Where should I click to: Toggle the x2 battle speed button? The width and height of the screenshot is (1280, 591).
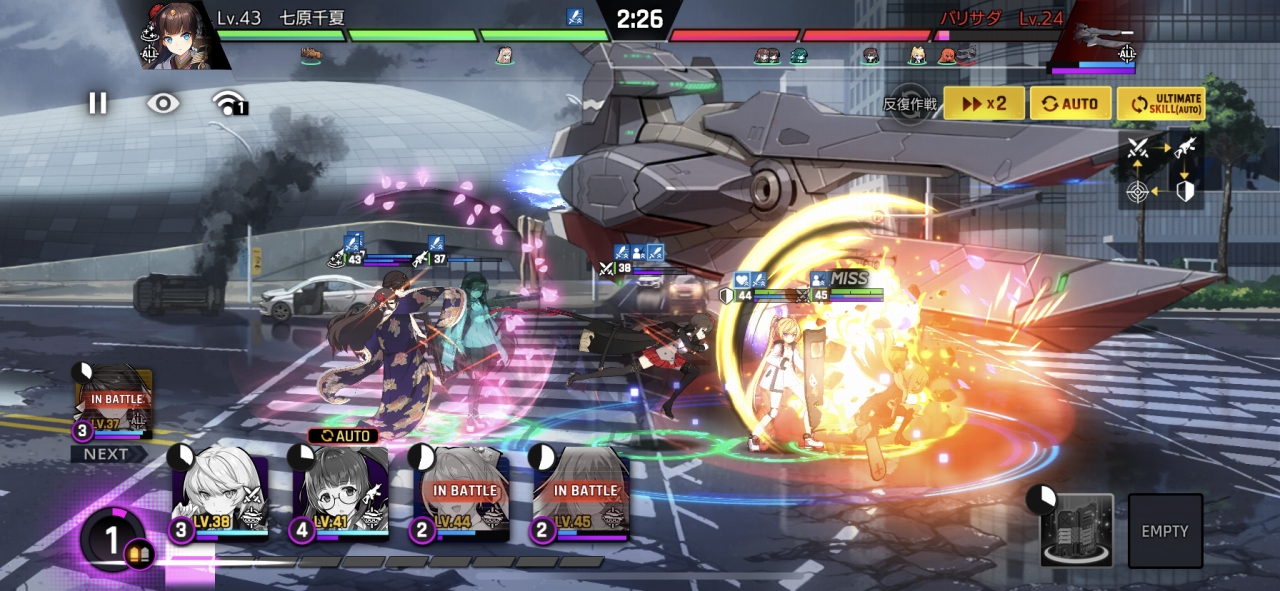(x=983, y=103)
